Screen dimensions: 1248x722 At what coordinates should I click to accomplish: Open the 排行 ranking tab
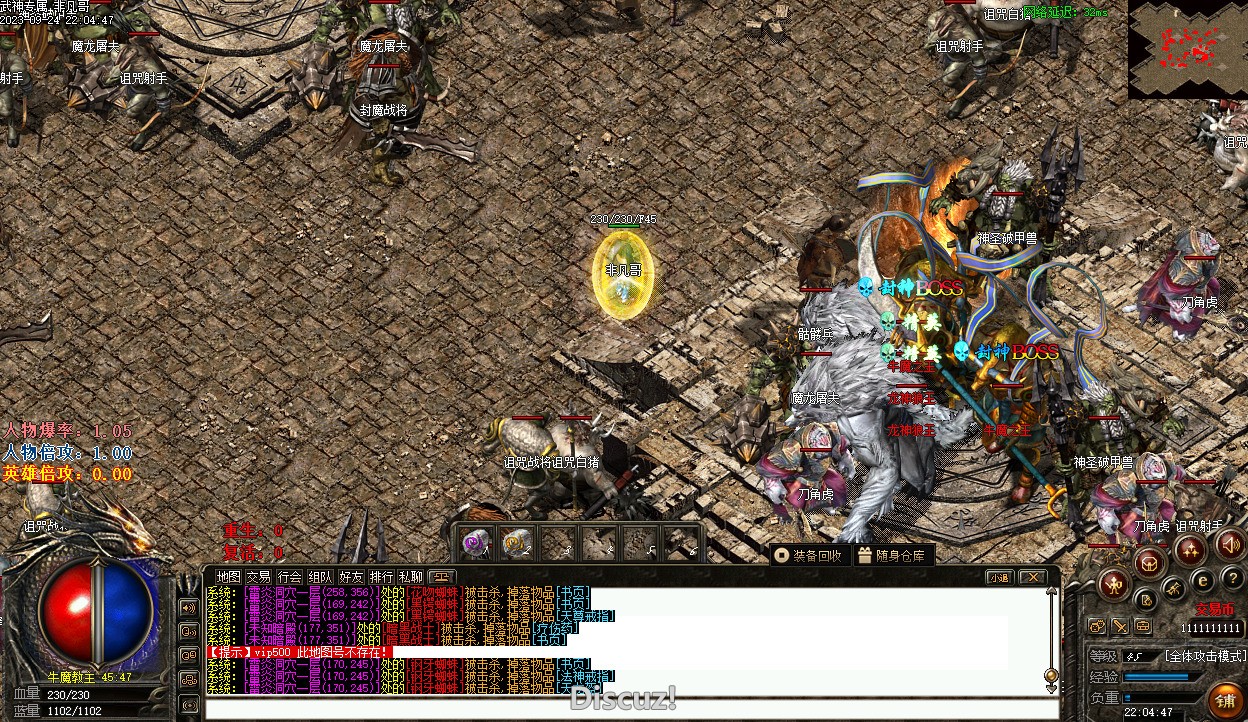pyautogui.click(x=381, y=577)
